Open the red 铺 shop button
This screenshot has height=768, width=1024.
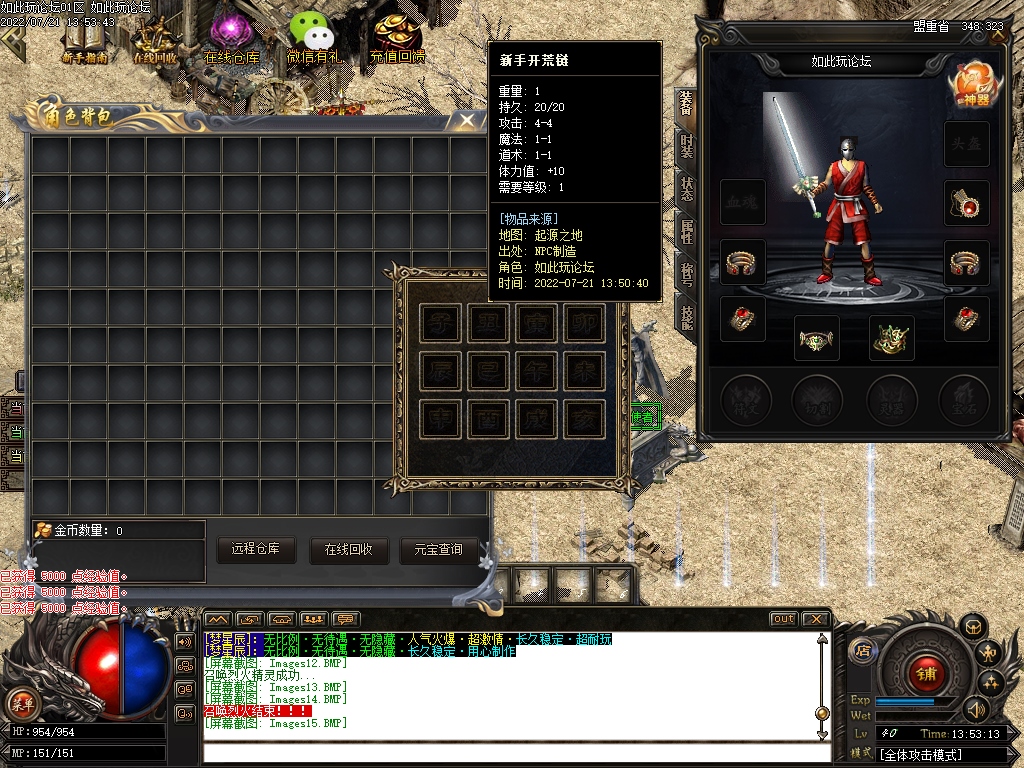(x=927, y=674)
